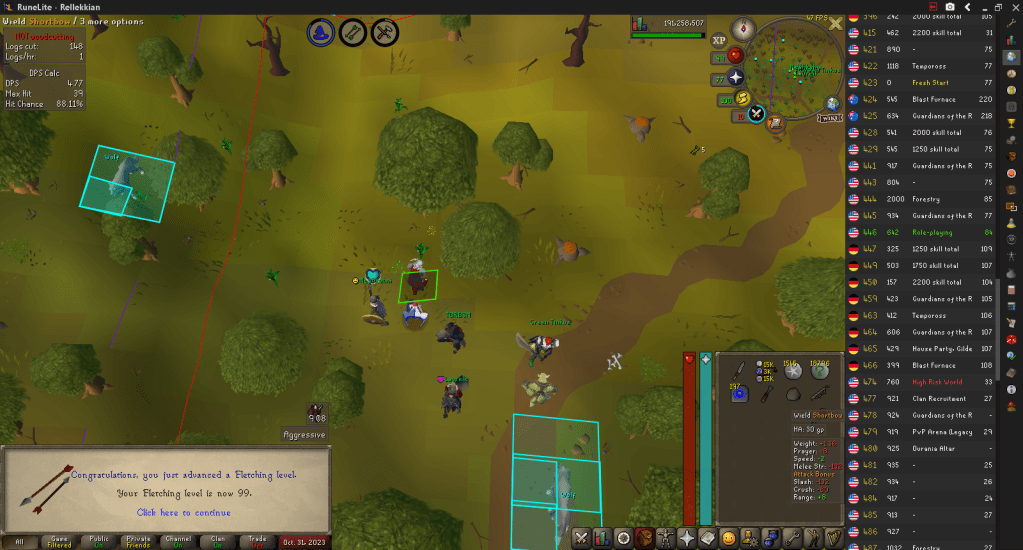Open the Settings wrench tab

coord(792,538)
